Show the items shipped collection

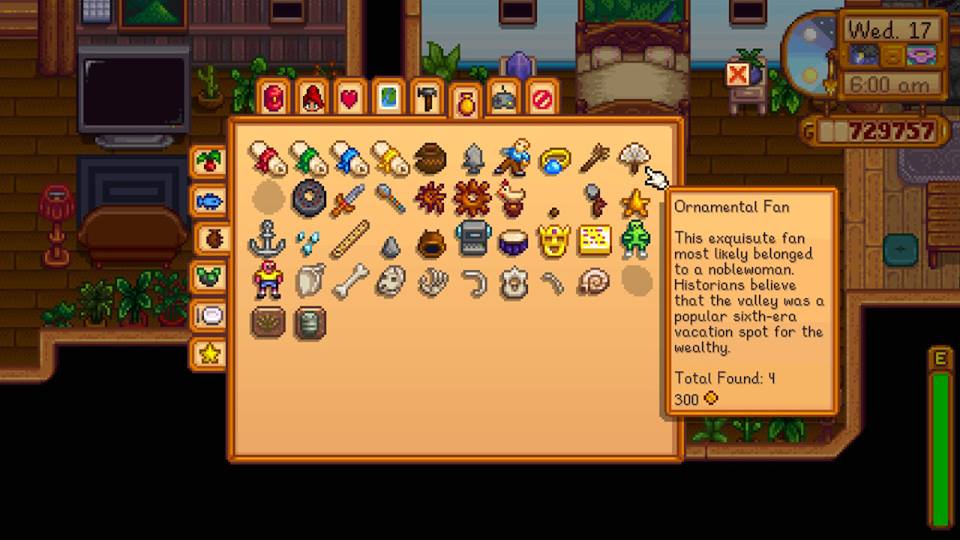[x=208, y=161]
